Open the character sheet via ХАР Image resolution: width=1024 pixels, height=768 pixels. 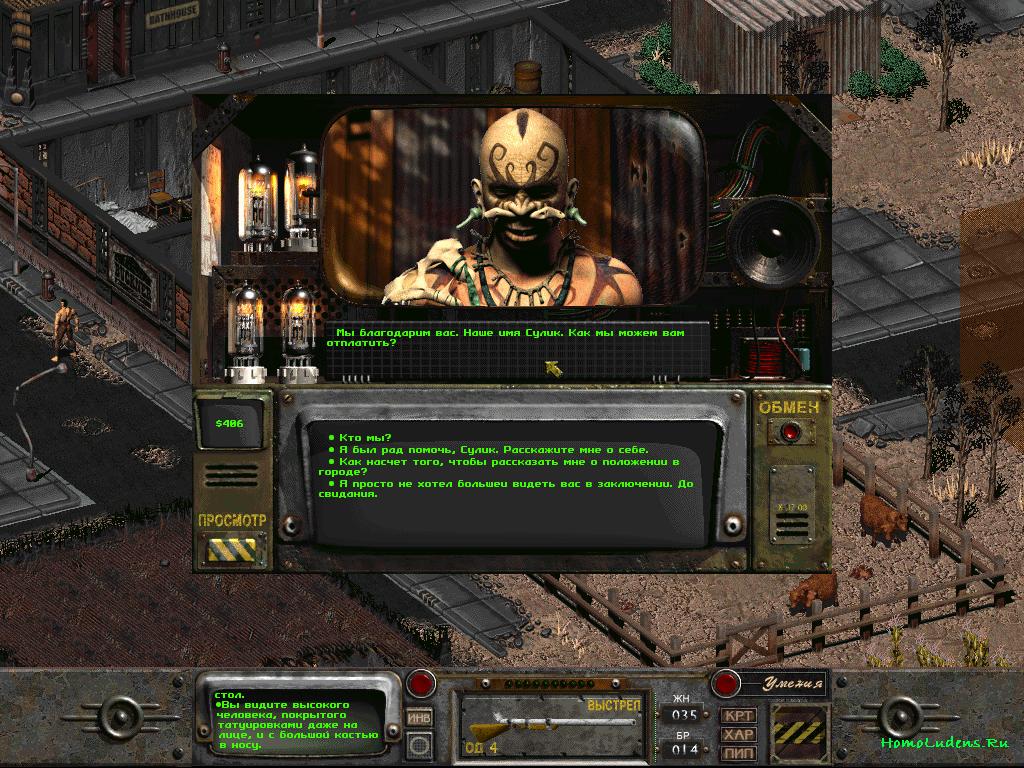(x=739, y=734)
